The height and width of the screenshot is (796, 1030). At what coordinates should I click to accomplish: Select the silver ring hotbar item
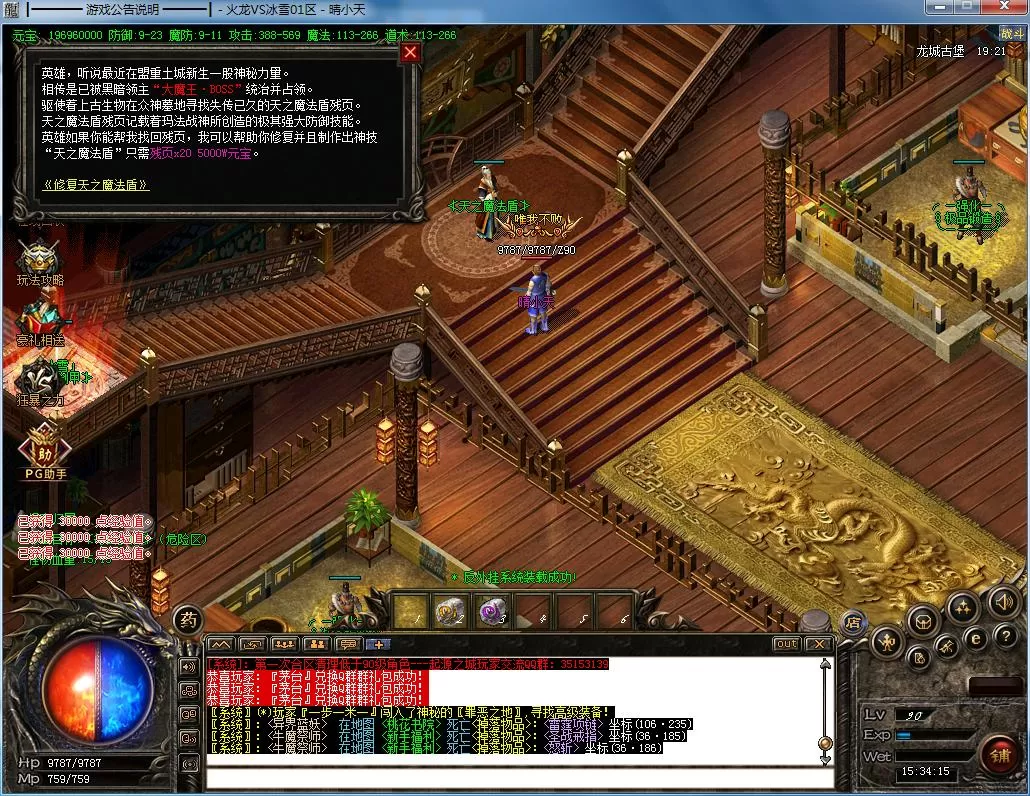447,610
